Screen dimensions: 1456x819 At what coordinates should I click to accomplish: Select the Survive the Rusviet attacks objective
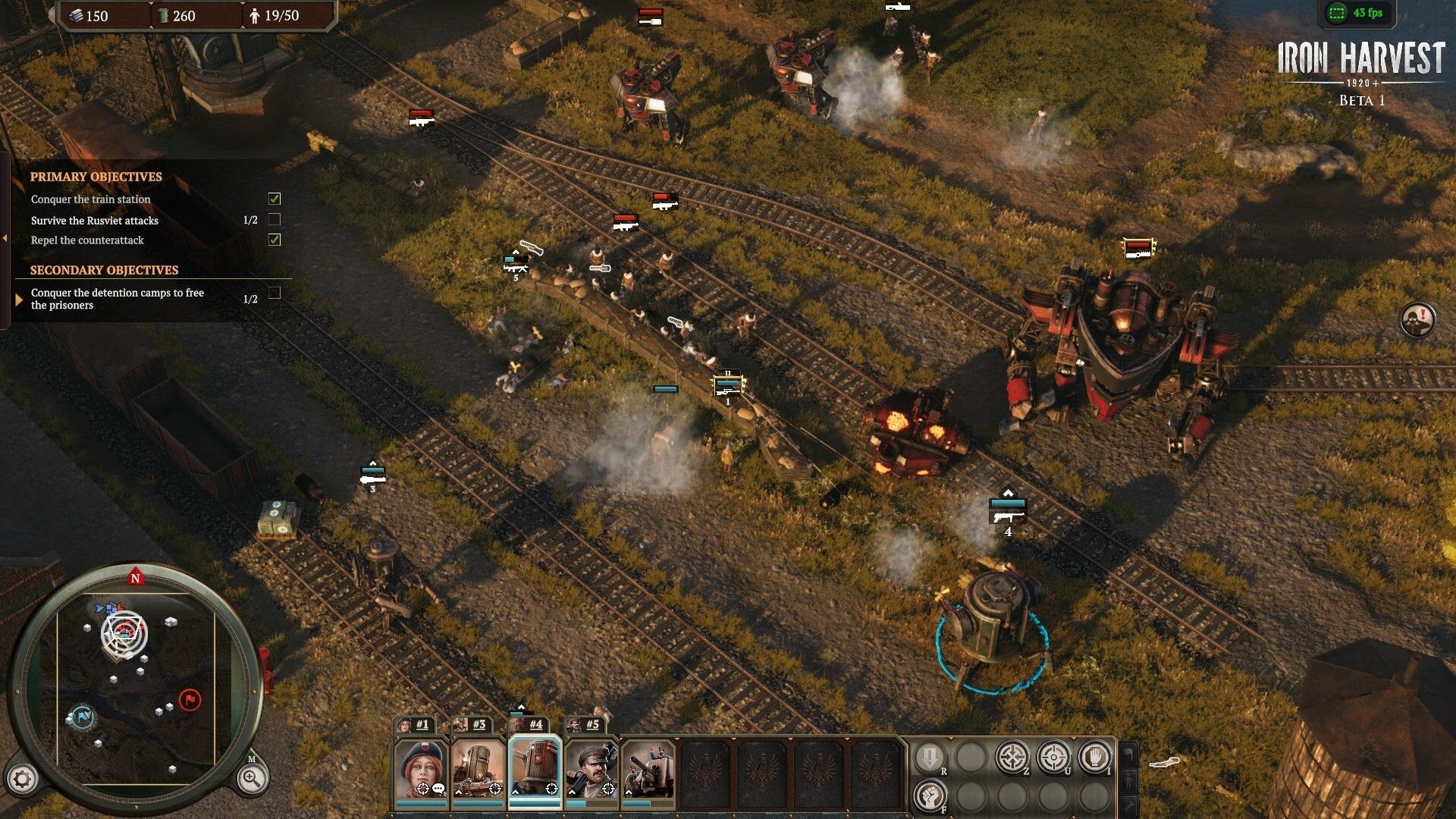[95, 221]
